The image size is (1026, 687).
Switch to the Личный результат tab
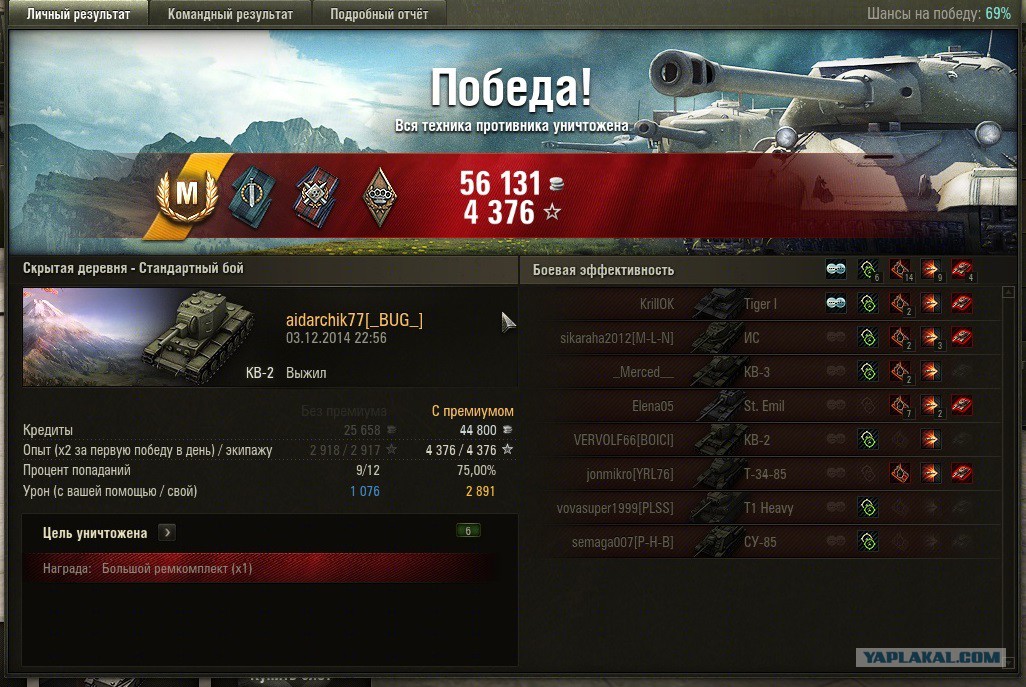pyautogui.click(x=78, y=14)
